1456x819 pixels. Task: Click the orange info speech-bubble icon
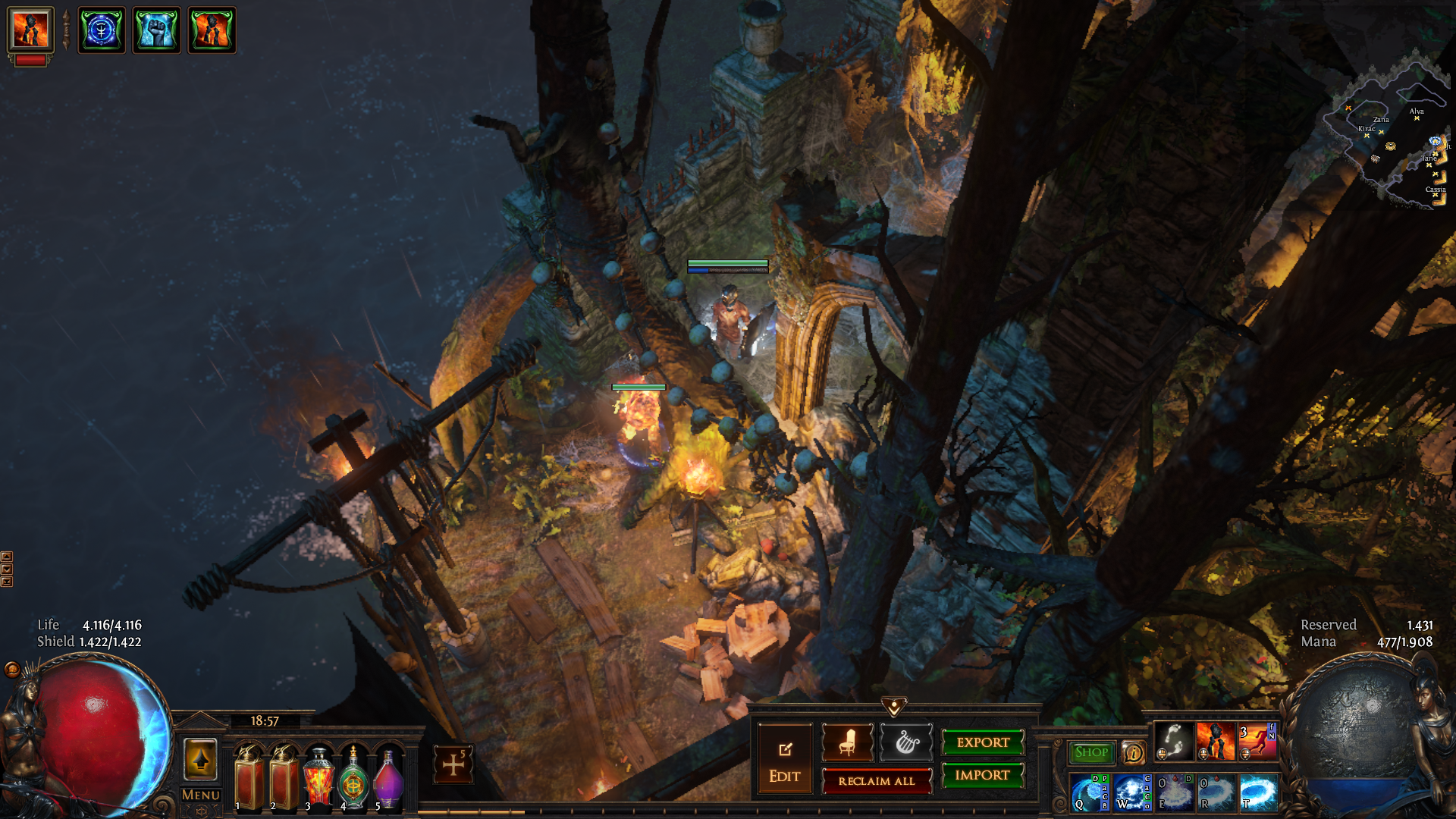click(1133, 752)
